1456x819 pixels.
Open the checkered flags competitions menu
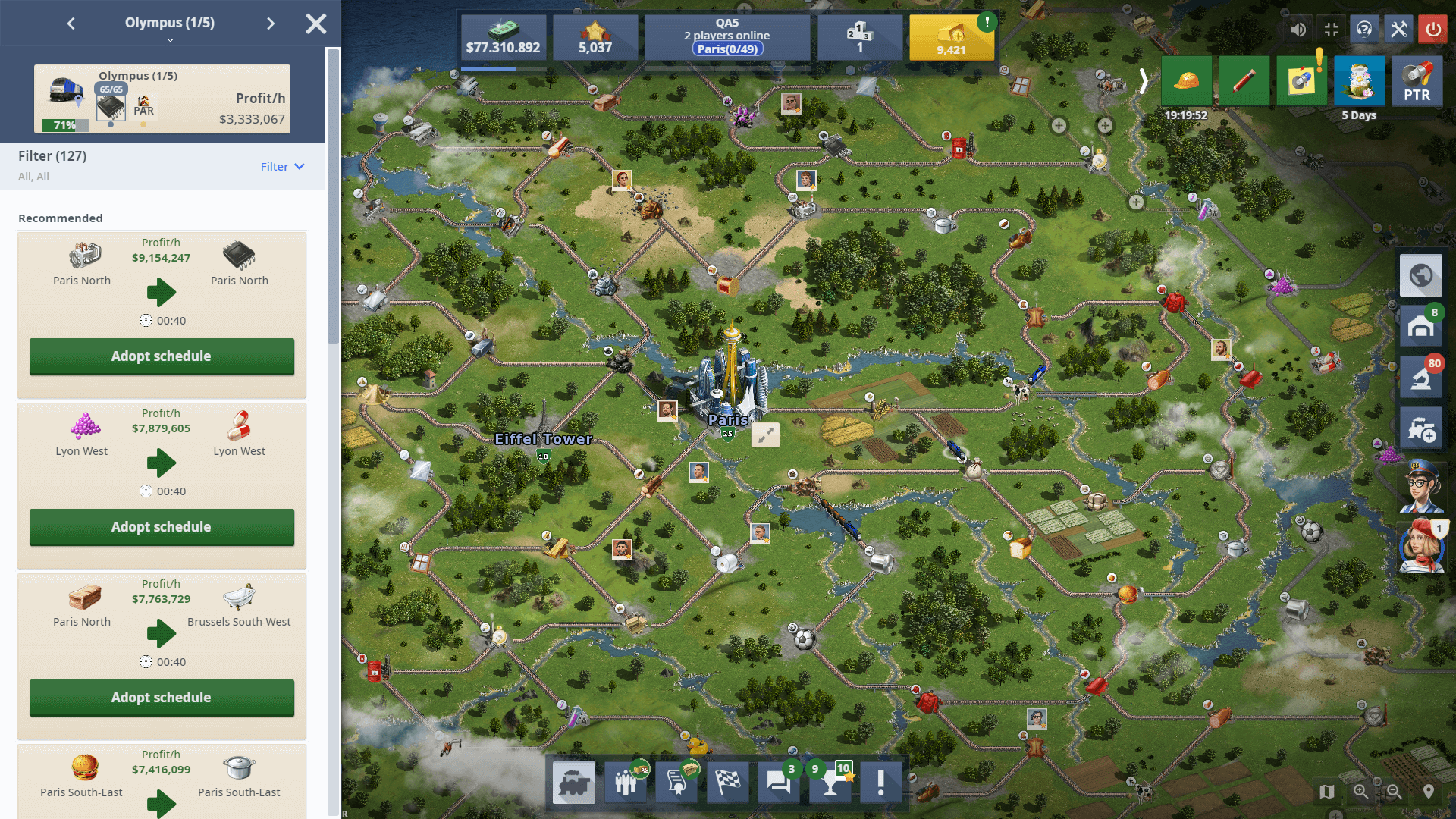coord(727,783)
